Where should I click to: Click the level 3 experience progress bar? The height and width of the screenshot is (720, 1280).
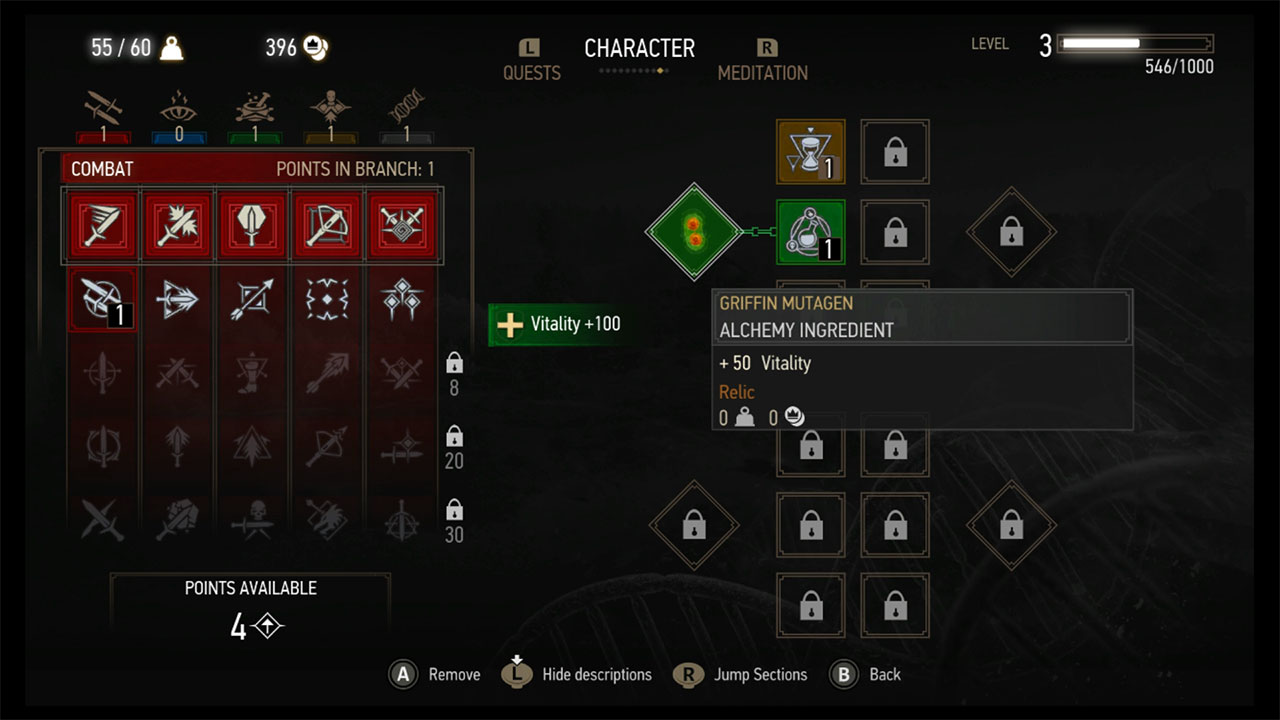1133,43
